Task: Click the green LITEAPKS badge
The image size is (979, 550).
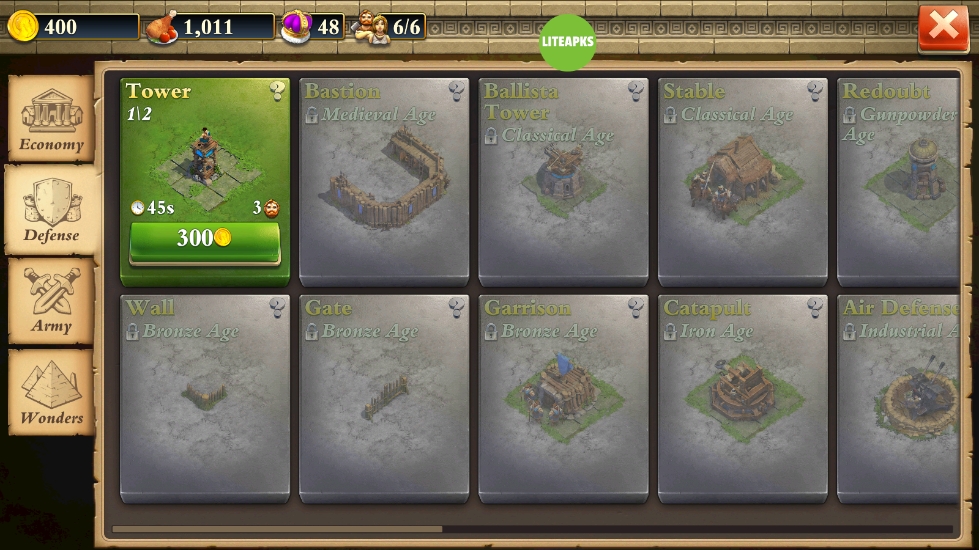Action: click(567, 42)
